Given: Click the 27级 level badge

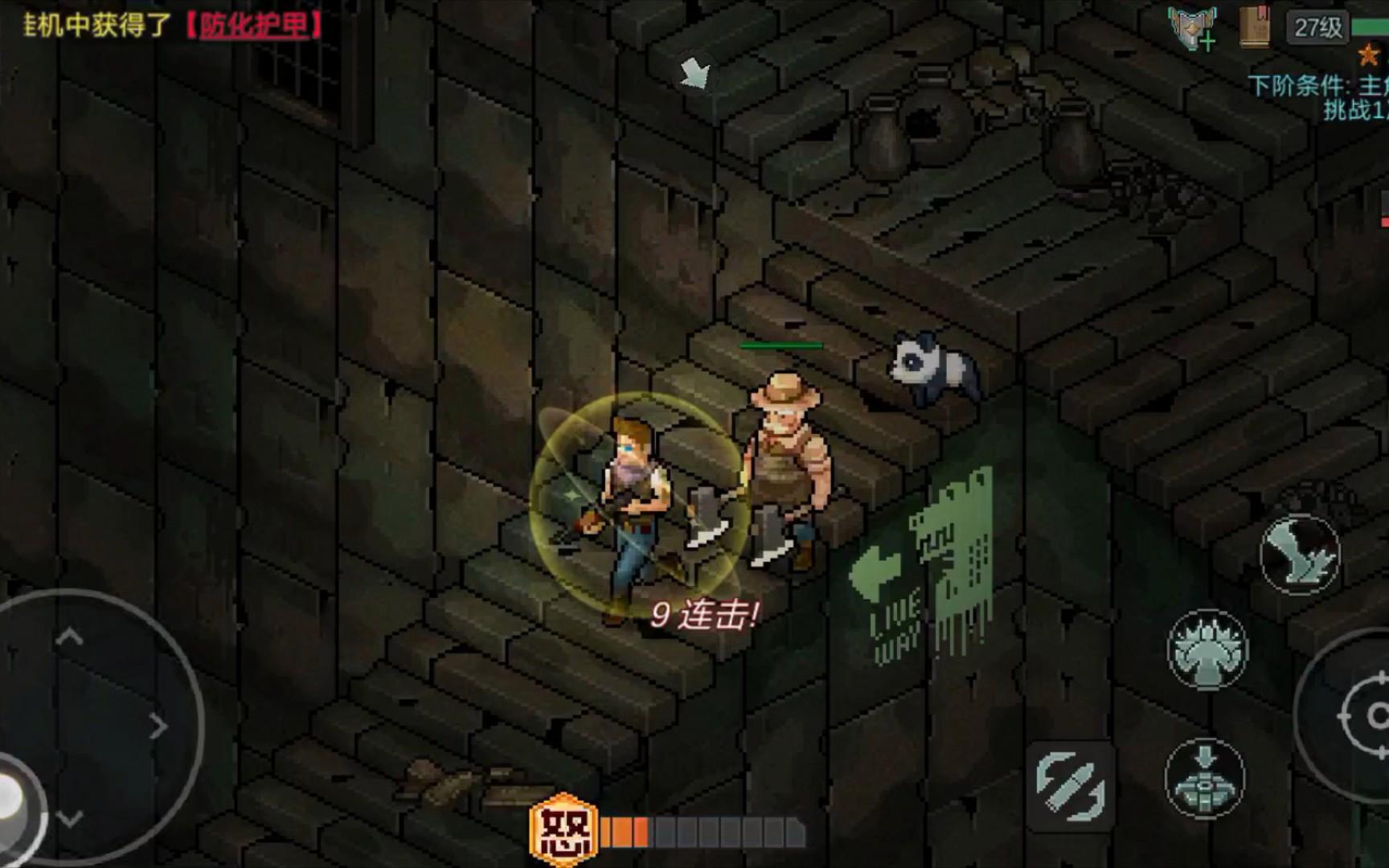Looking at the screenshot, I should pos(1318,27).
